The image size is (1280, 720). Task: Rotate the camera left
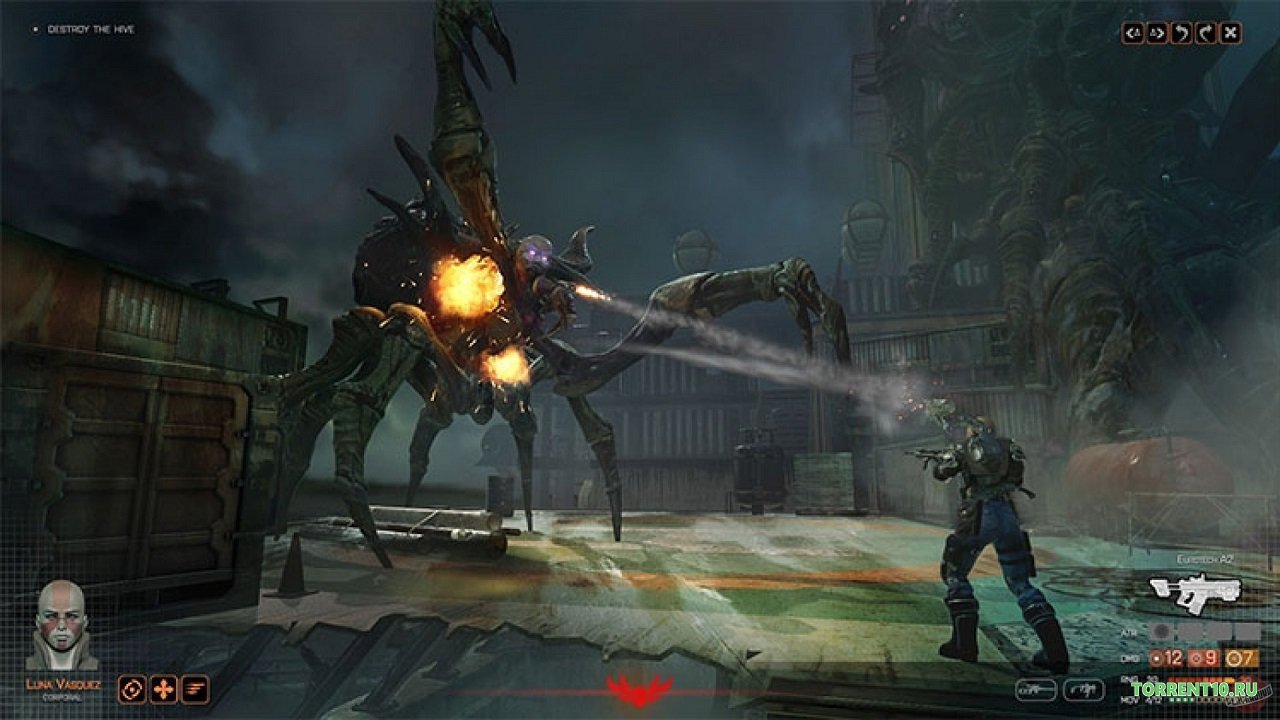click(1182, 32)
